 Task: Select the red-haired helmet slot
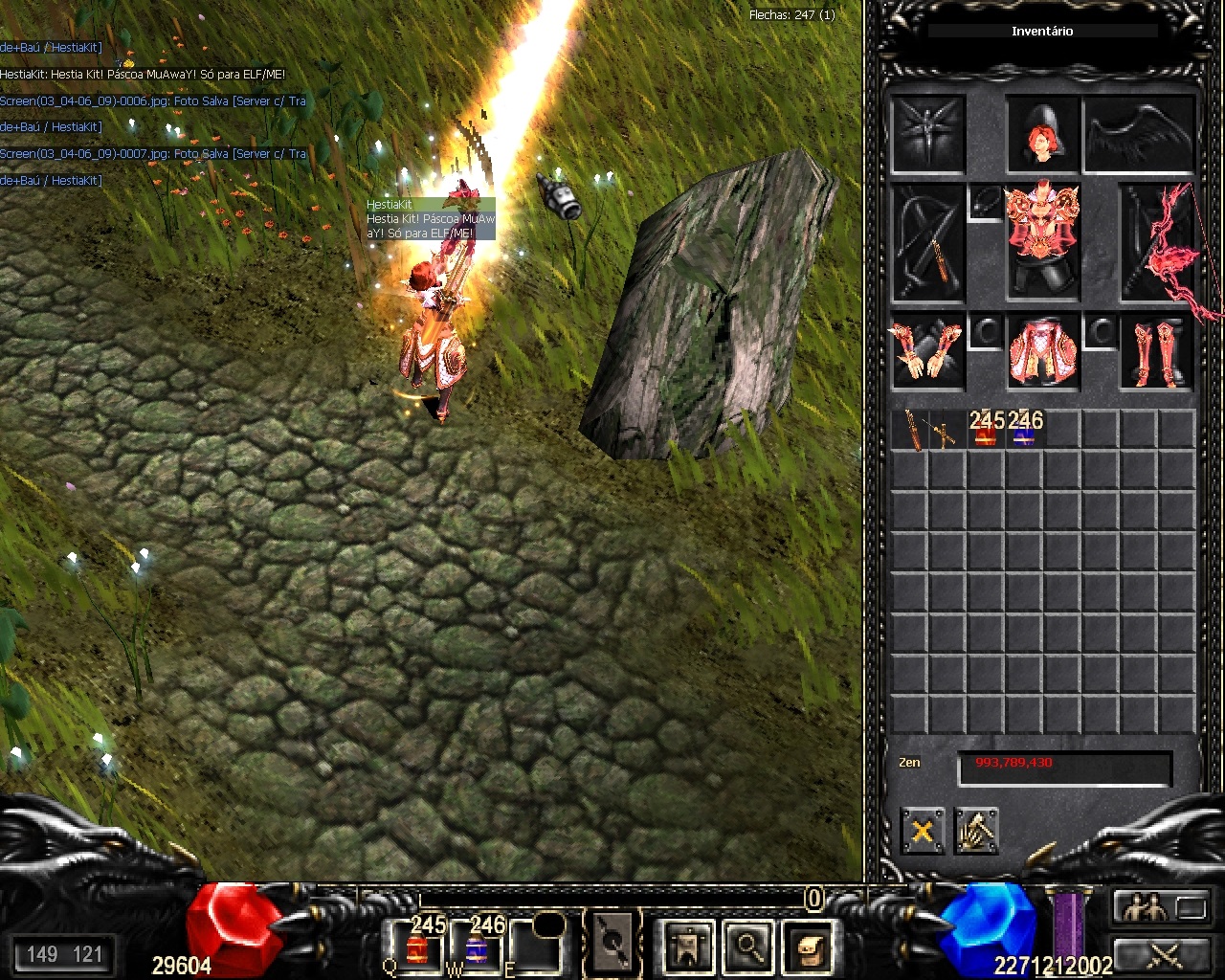1042,136
